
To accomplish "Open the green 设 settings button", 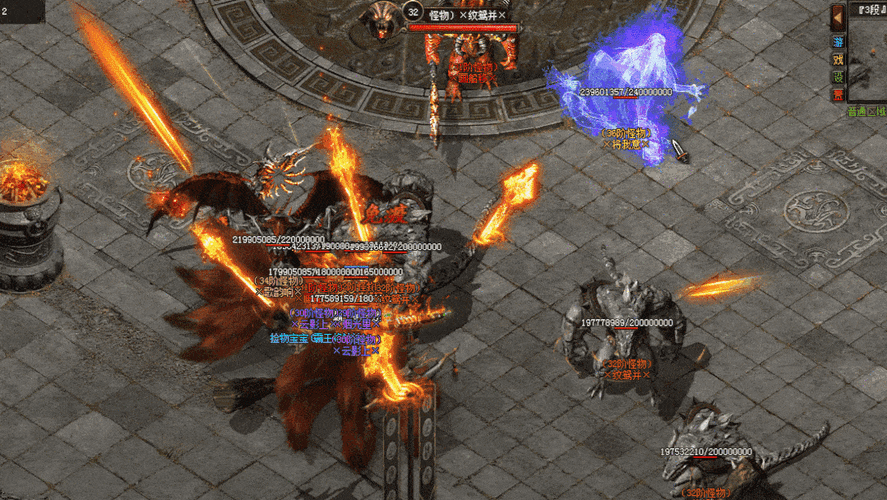I will click(838, 77).
